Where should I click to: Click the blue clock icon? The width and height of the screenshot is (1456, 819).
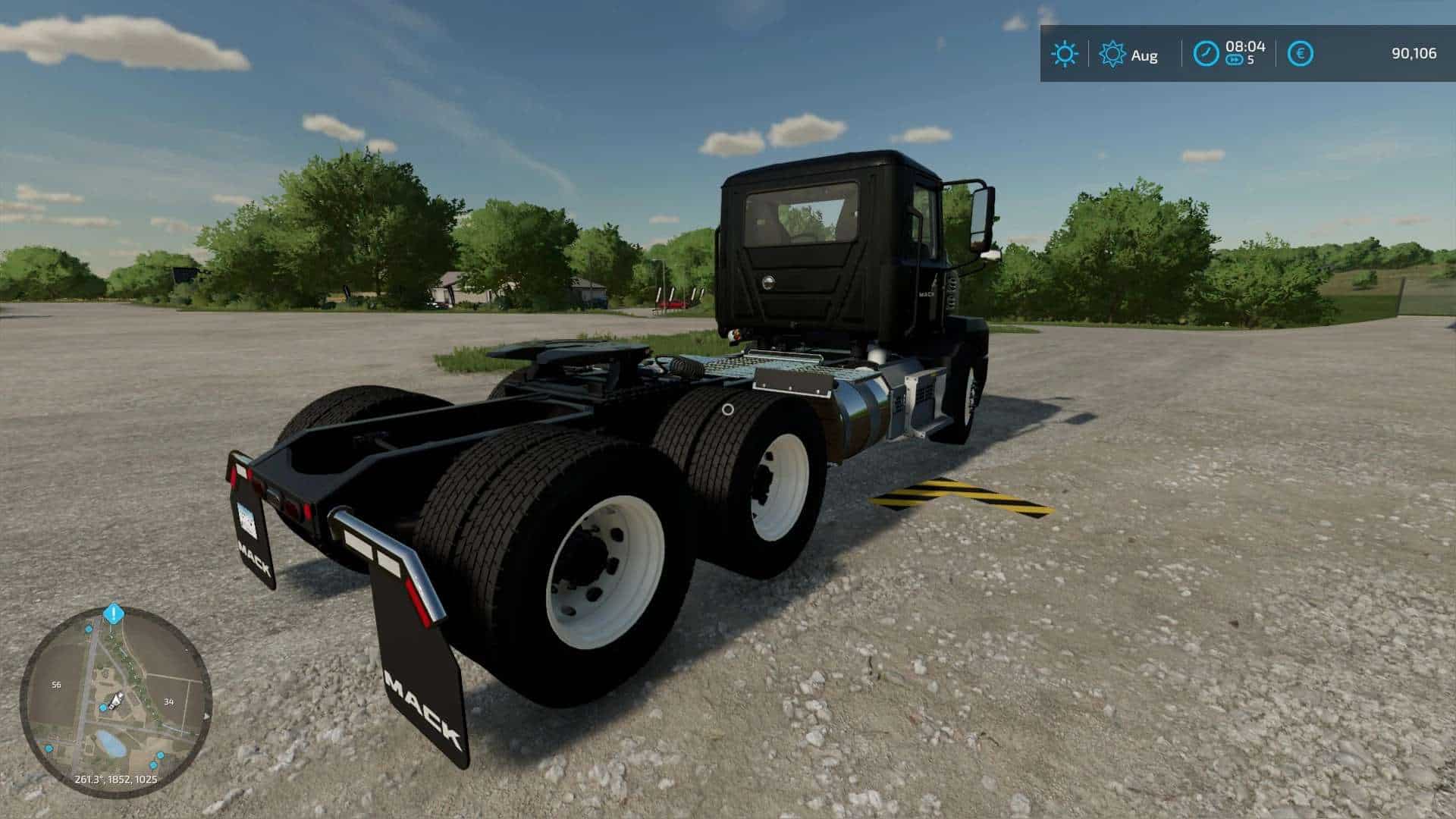pos(1205,54)
